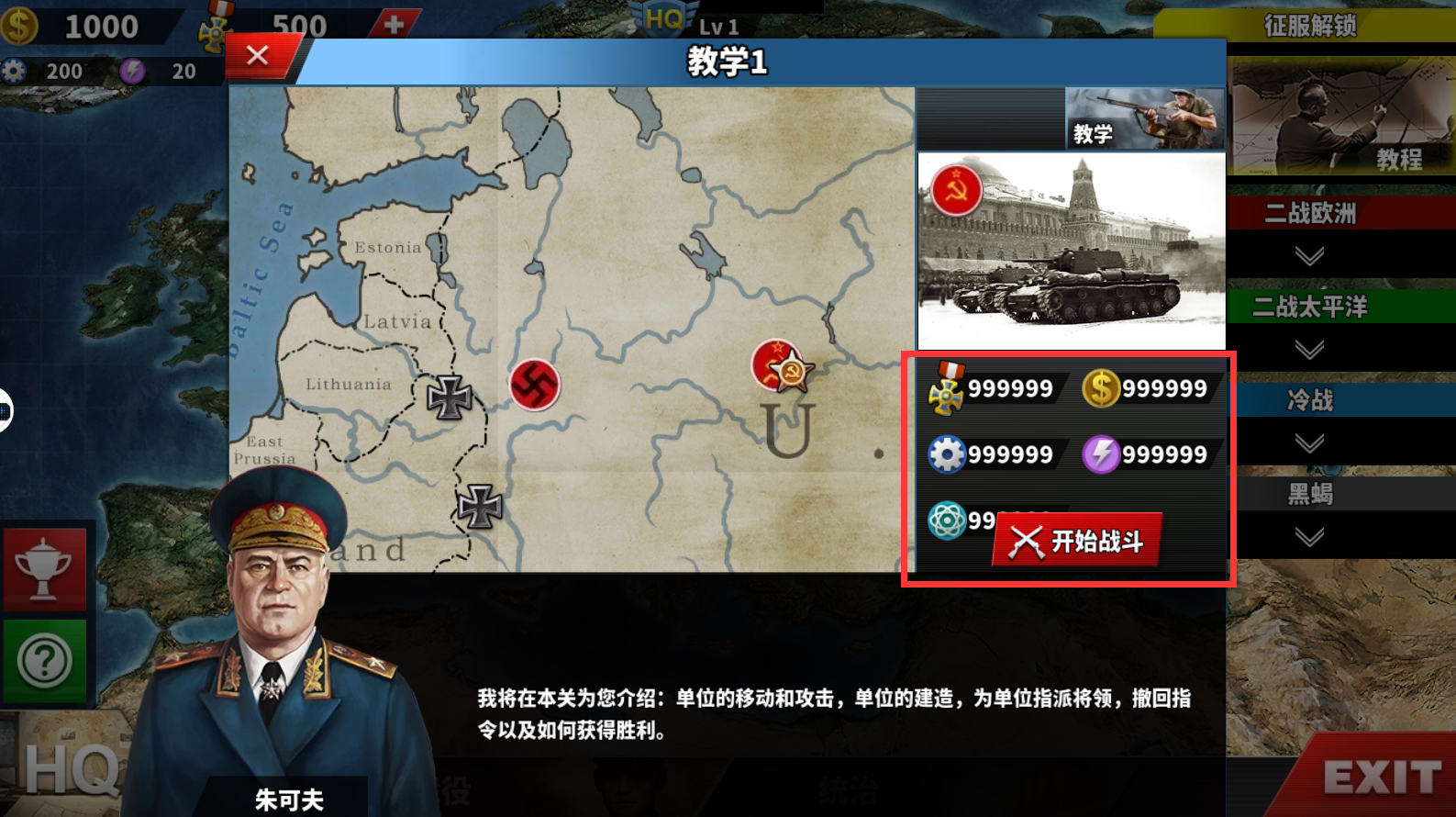This screenshot has height=817, width=1456.
Task: Select the 教学 tutorial tab
Action: pos(1144,119)
